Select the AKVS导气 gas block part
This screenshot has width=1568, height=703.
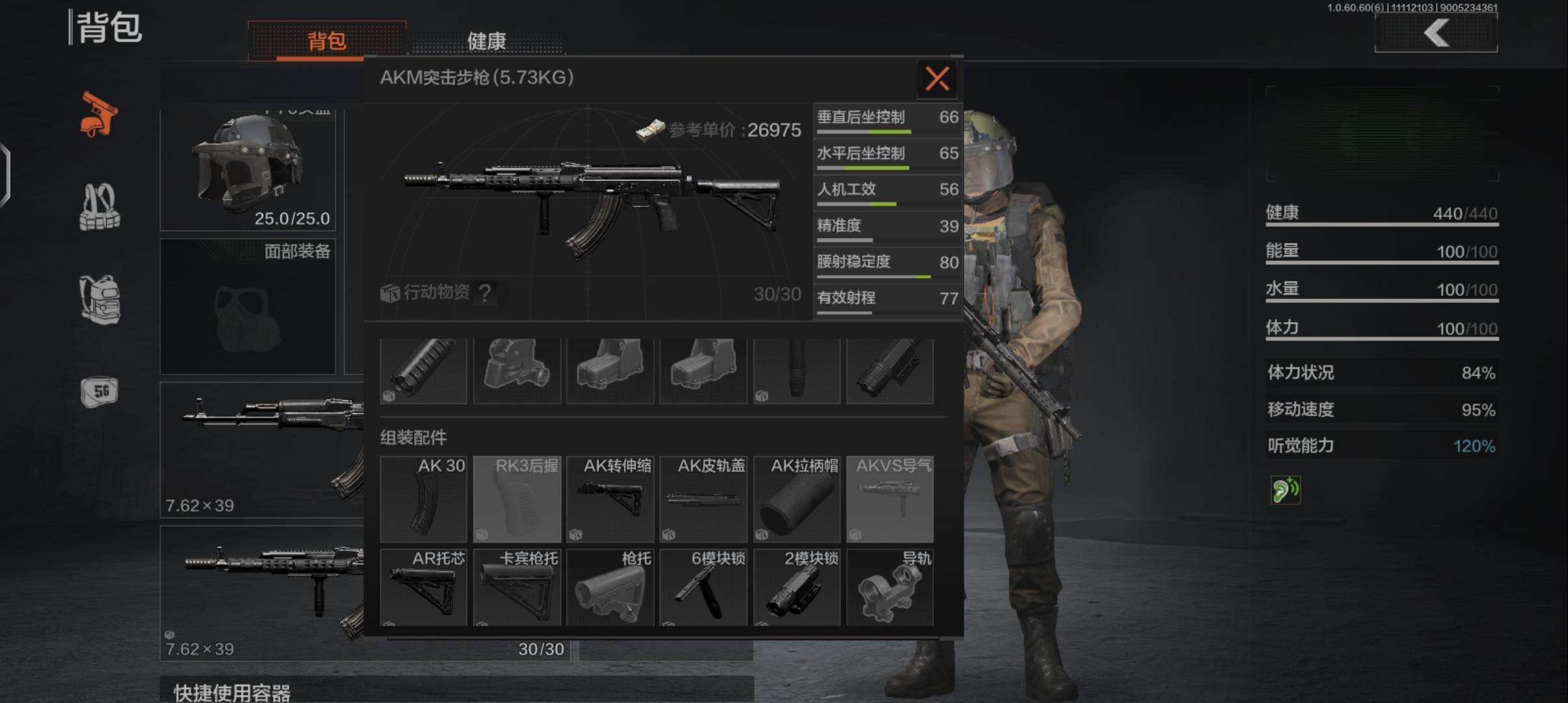click(890, 499)
